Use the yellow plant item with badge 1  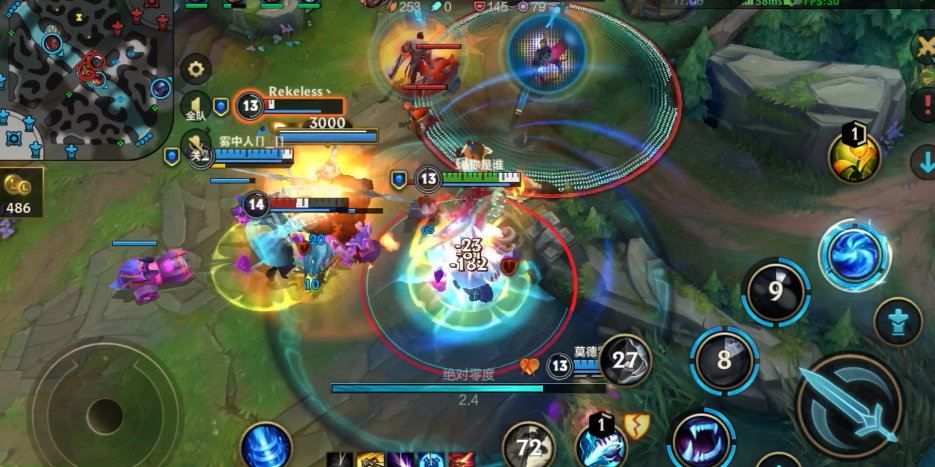(853, 156)
